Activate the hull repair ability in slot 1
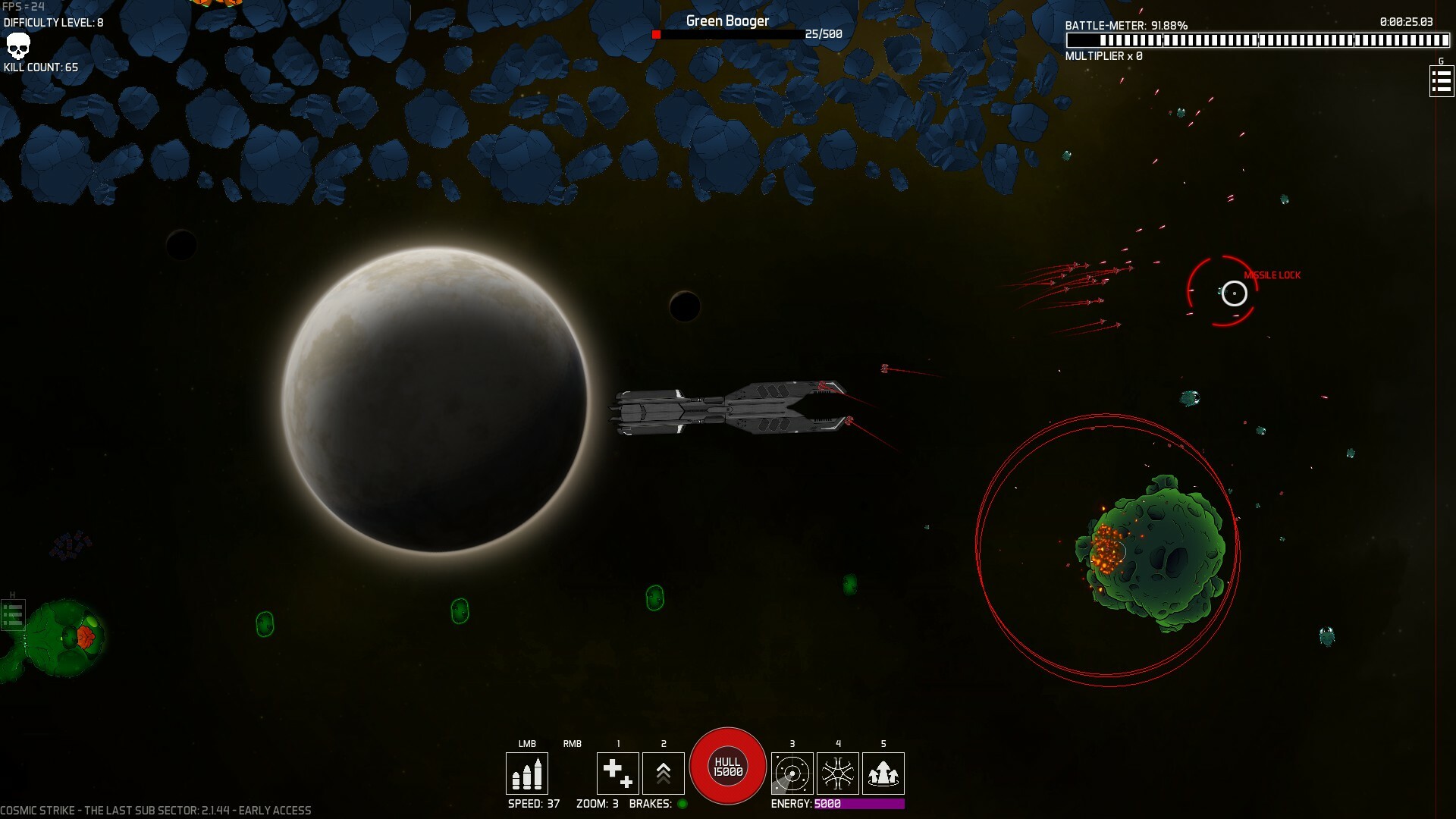Image resolution: width=1456 pixels, height=819 pixels. 618,773
